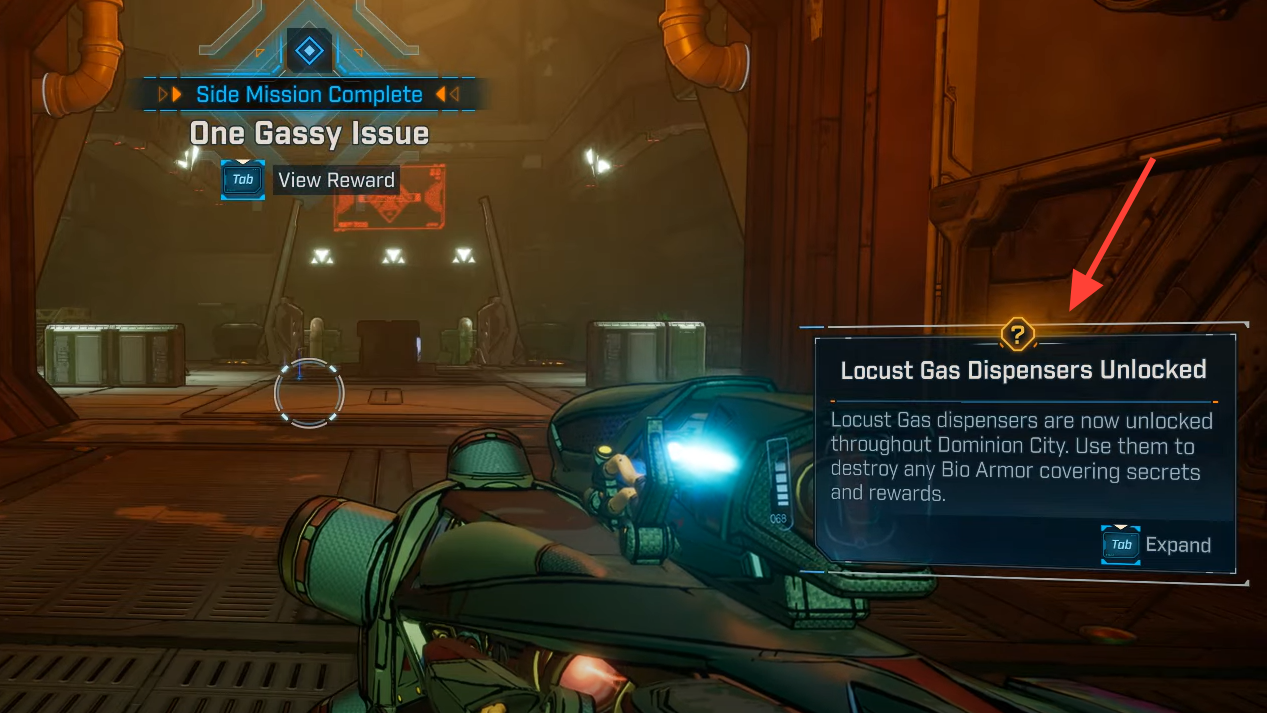Click the diamond side mission icon
The width and height of the screenshot is (1267, 713).
309,50
